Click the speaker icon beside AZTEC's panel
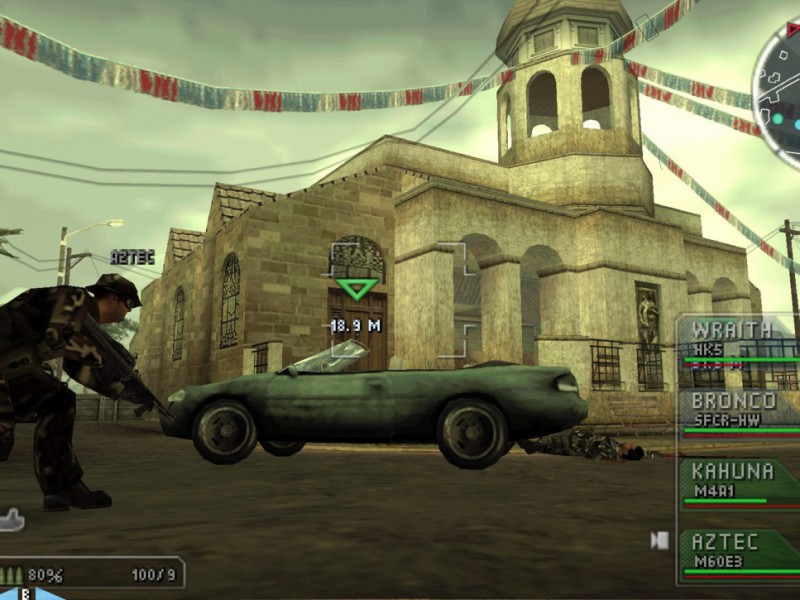 660,540
